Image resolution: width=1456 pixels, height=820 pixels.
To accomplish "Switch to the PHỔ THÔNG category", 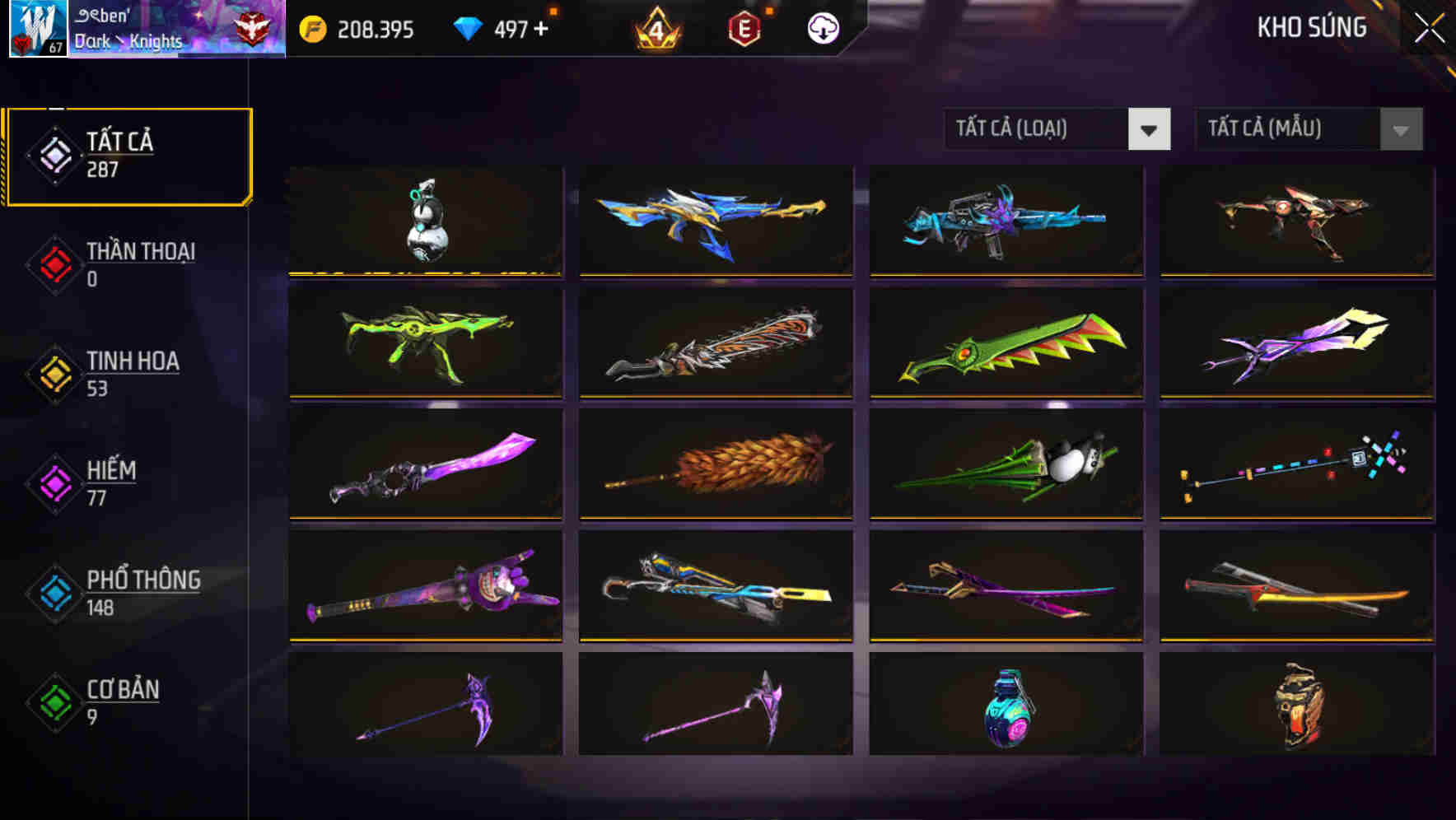I will click(142, 593).
